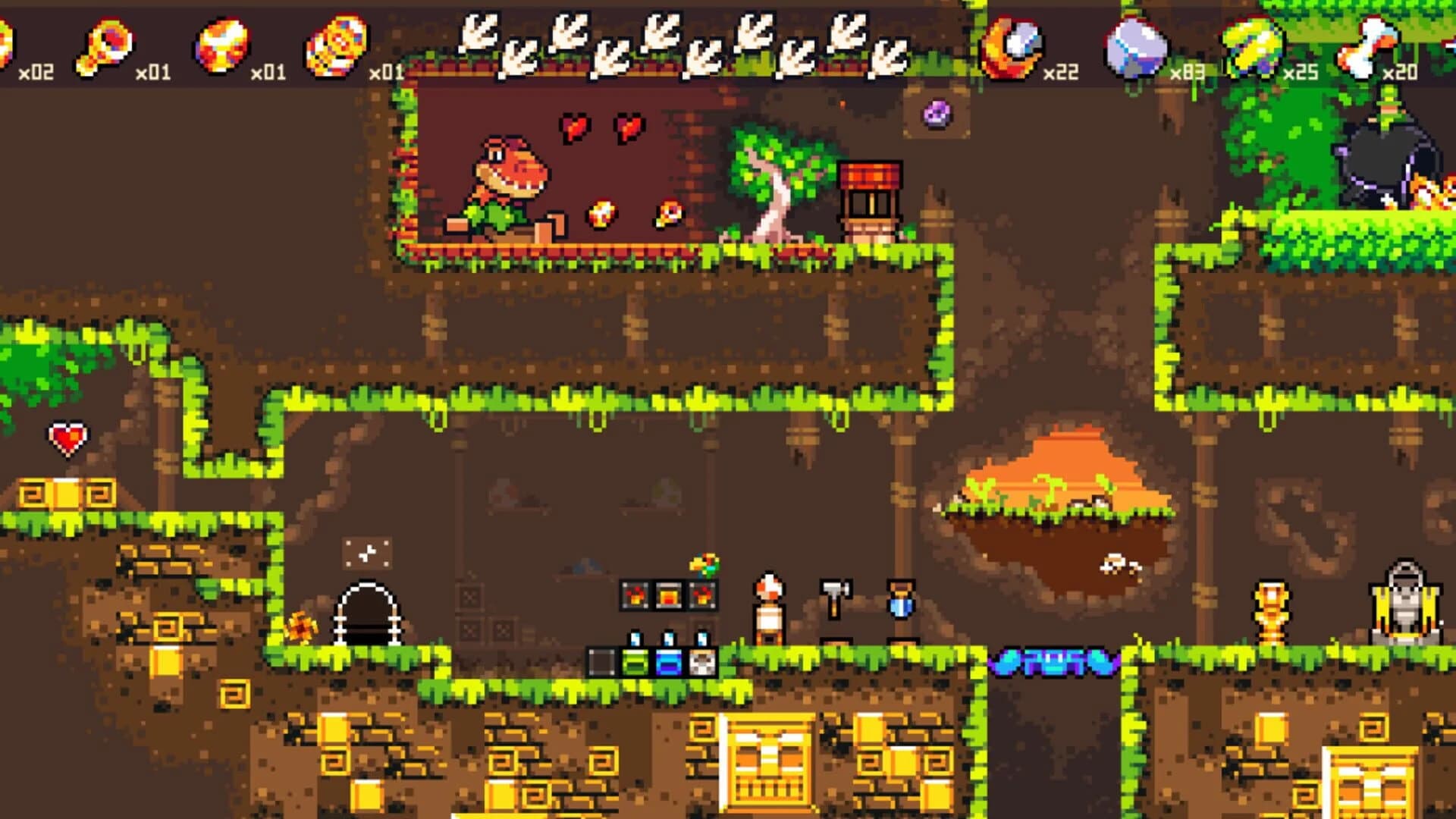Screen dimensions: 1456x819
Task: Select the furnace icon between the two campfire icons
Action: coord(668,595)
